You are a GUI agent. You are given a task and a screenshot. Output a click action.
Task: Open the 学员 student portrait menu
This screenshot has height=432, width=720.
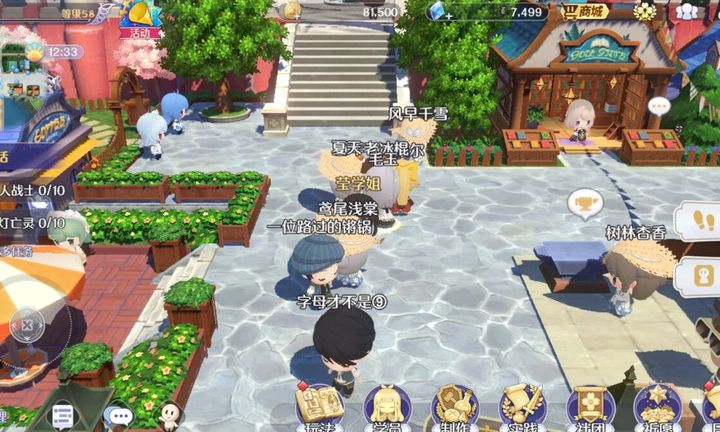point(387,407)
